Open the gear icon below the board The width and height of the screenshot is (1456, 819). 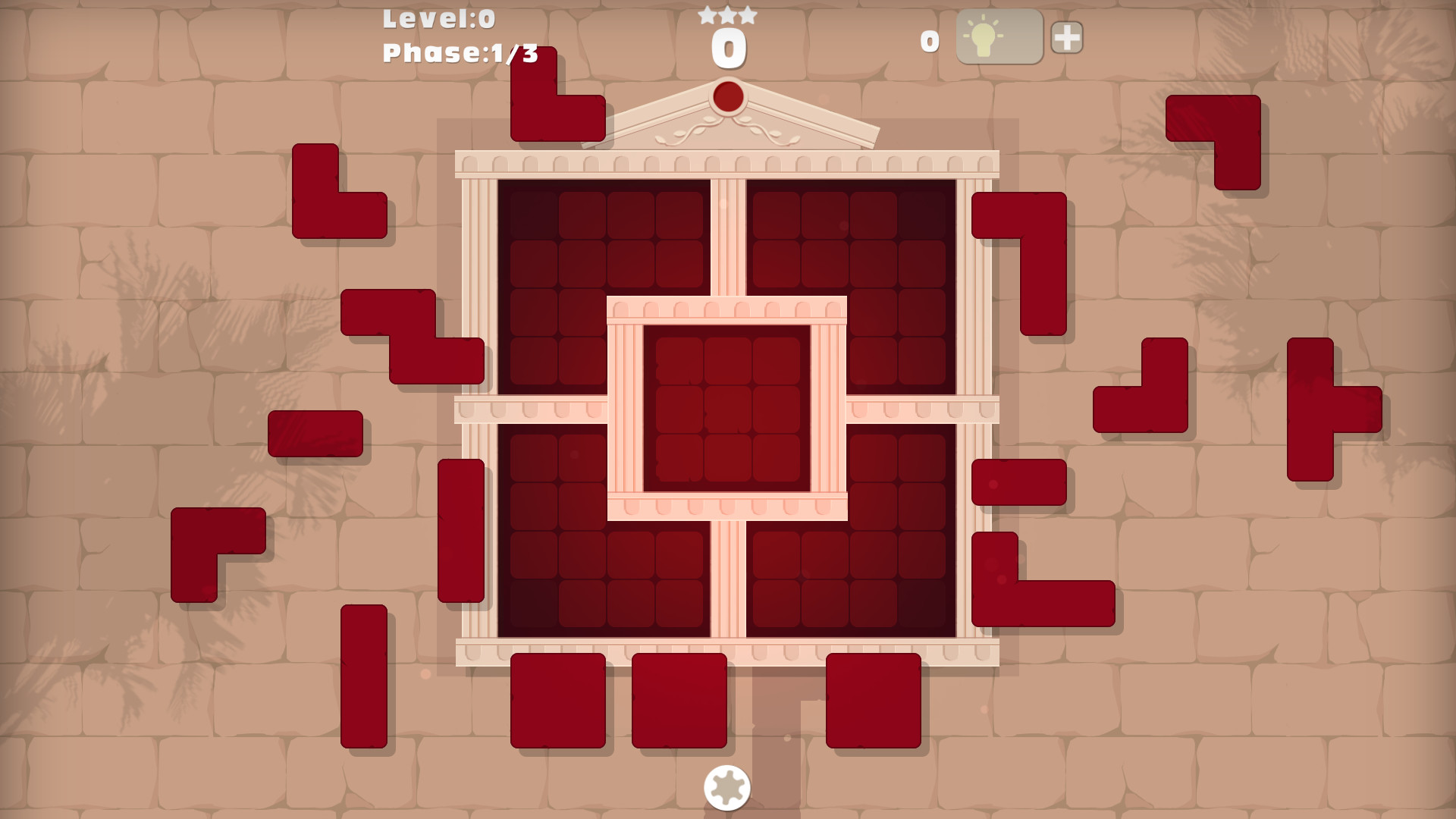click(x=726, y=789)
